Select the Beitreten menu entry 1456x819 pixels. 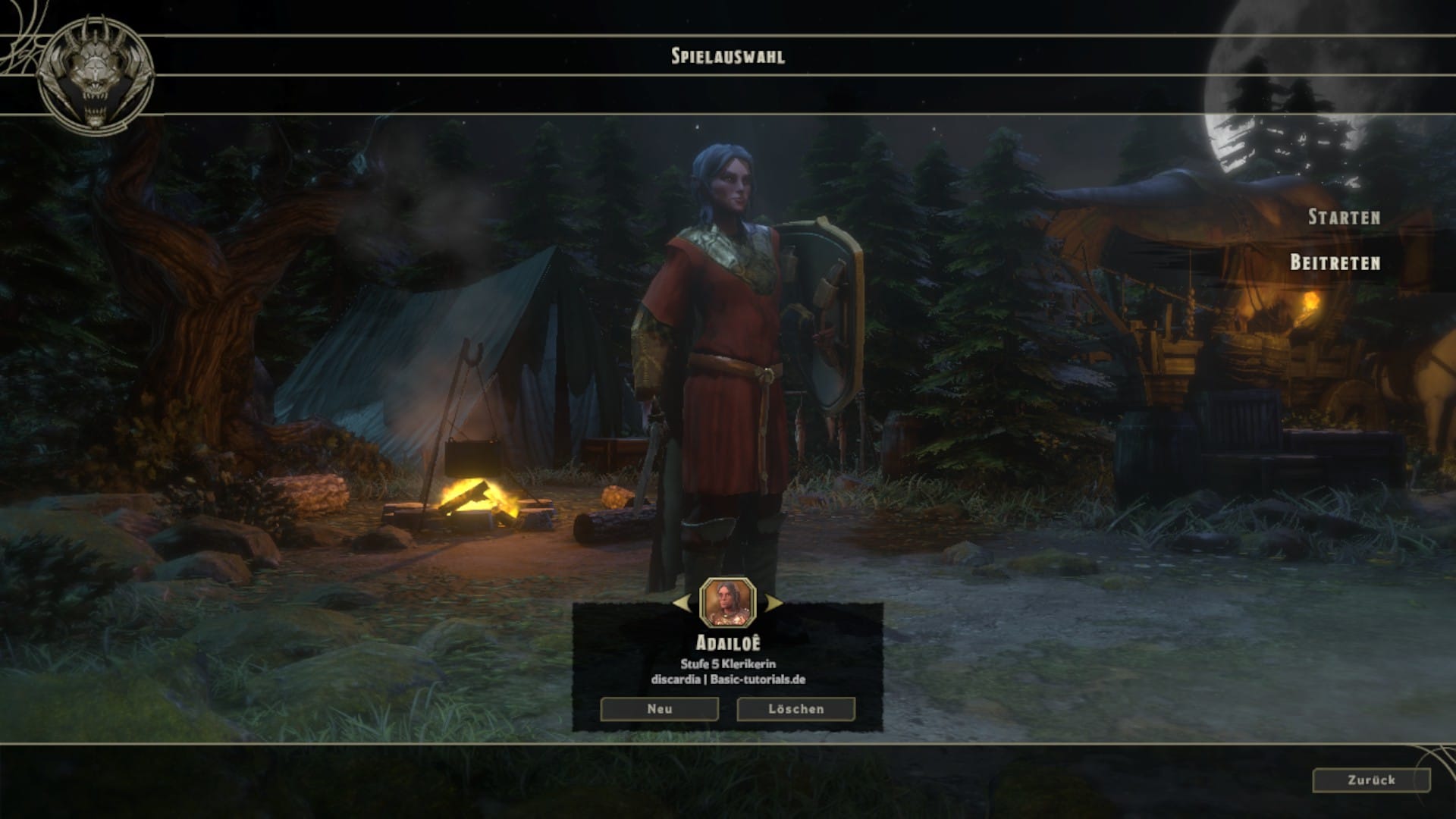click(x=1335, y=262)
